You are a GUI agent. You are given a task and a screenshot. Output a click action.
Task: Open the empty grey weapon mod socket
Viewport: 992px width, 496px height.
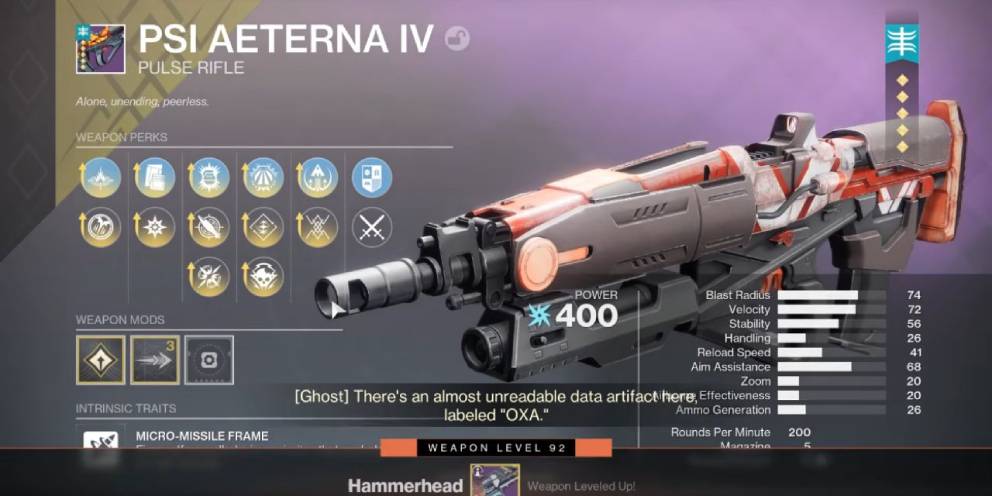(209, 360)
